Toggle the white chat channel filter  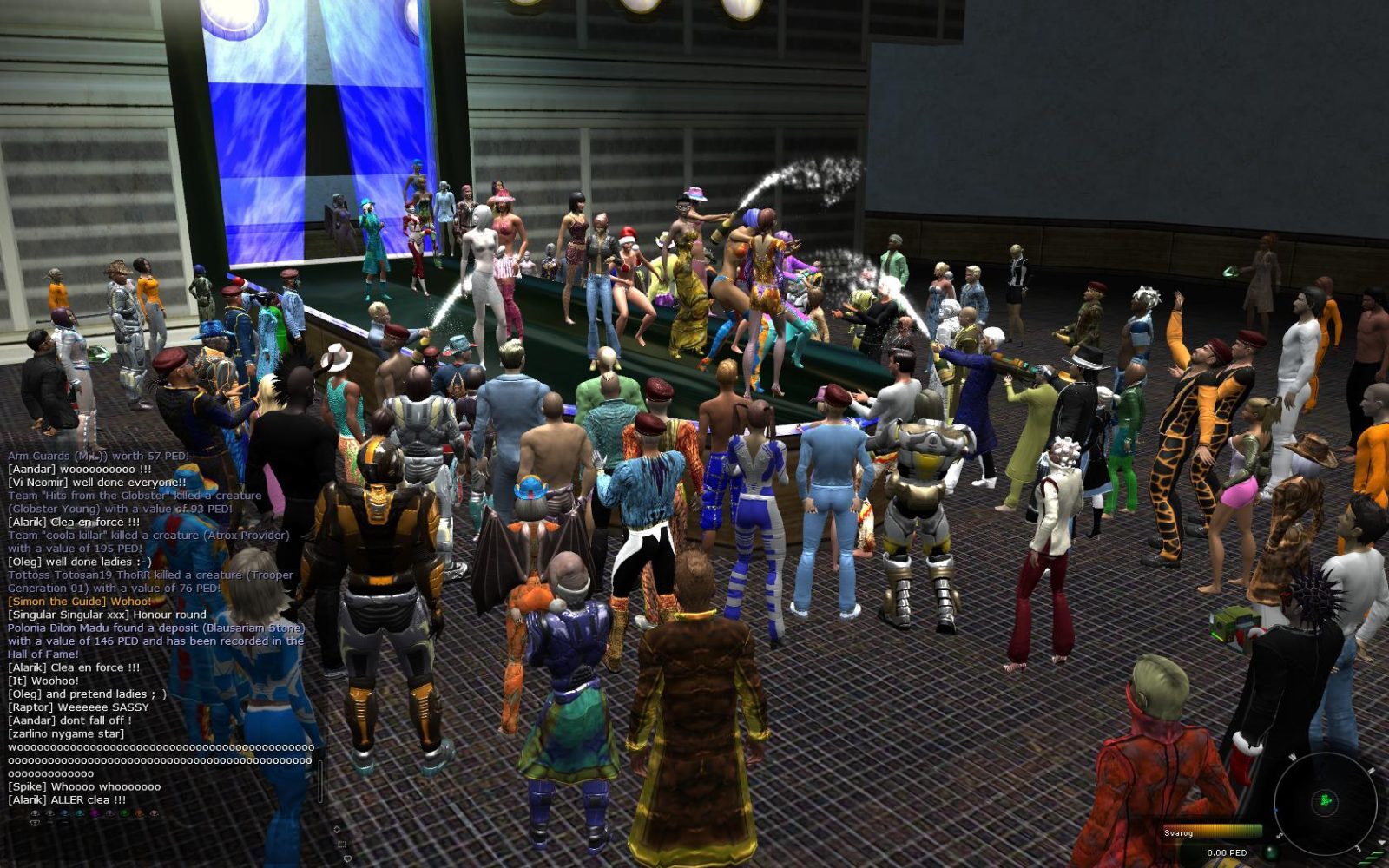click(35, 812)
